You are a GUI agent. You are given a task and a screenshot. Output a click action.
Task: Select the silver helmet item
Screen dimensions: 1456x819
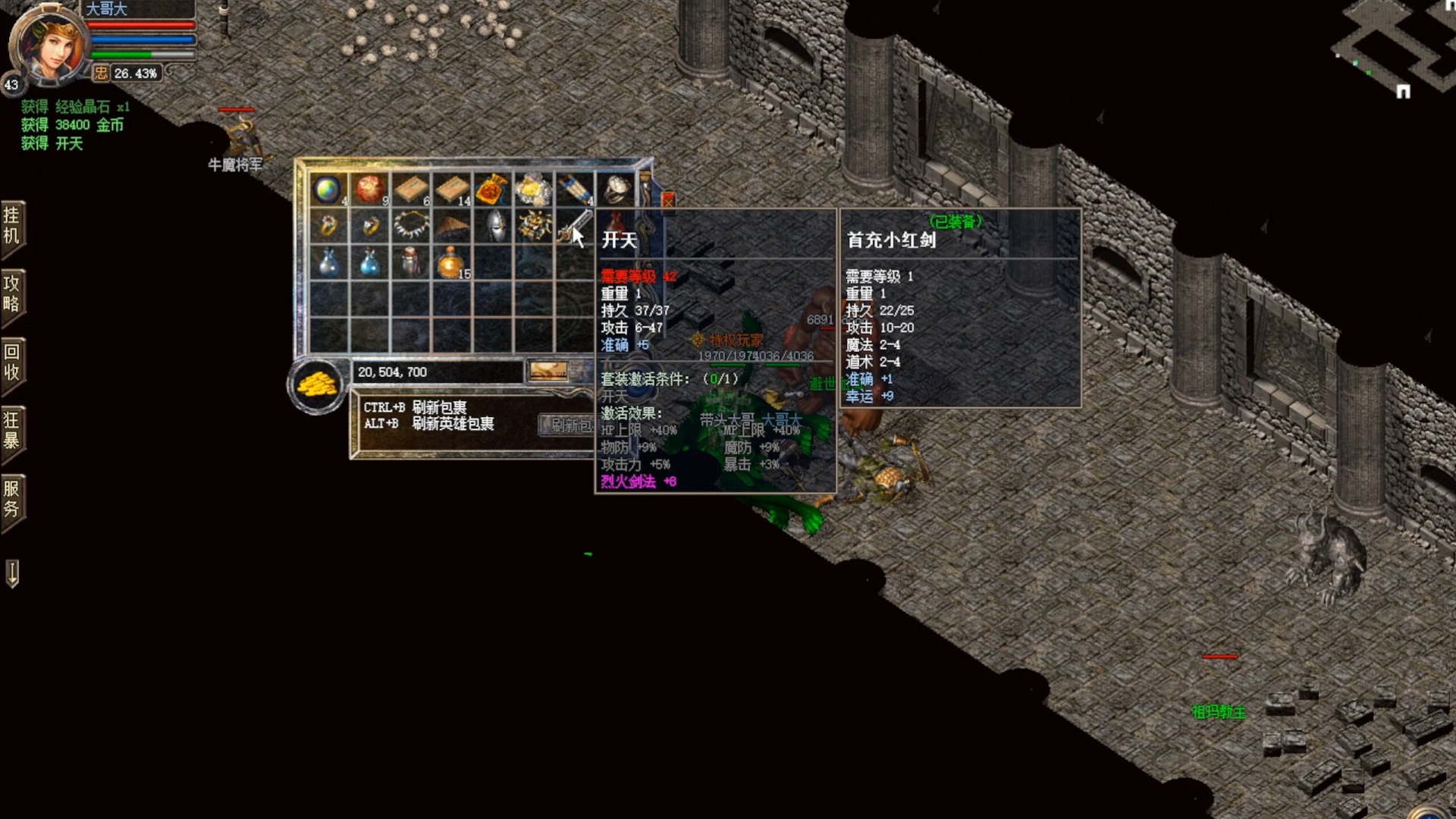click(494, 225)
